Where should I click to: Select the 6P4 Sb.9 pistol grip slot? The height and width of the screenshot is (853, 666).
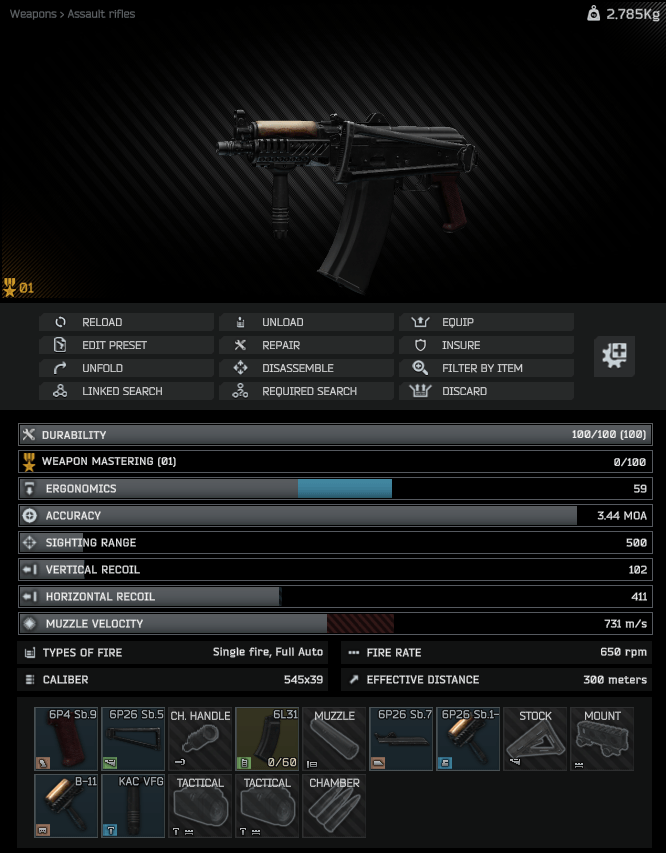tap(66, 739)
